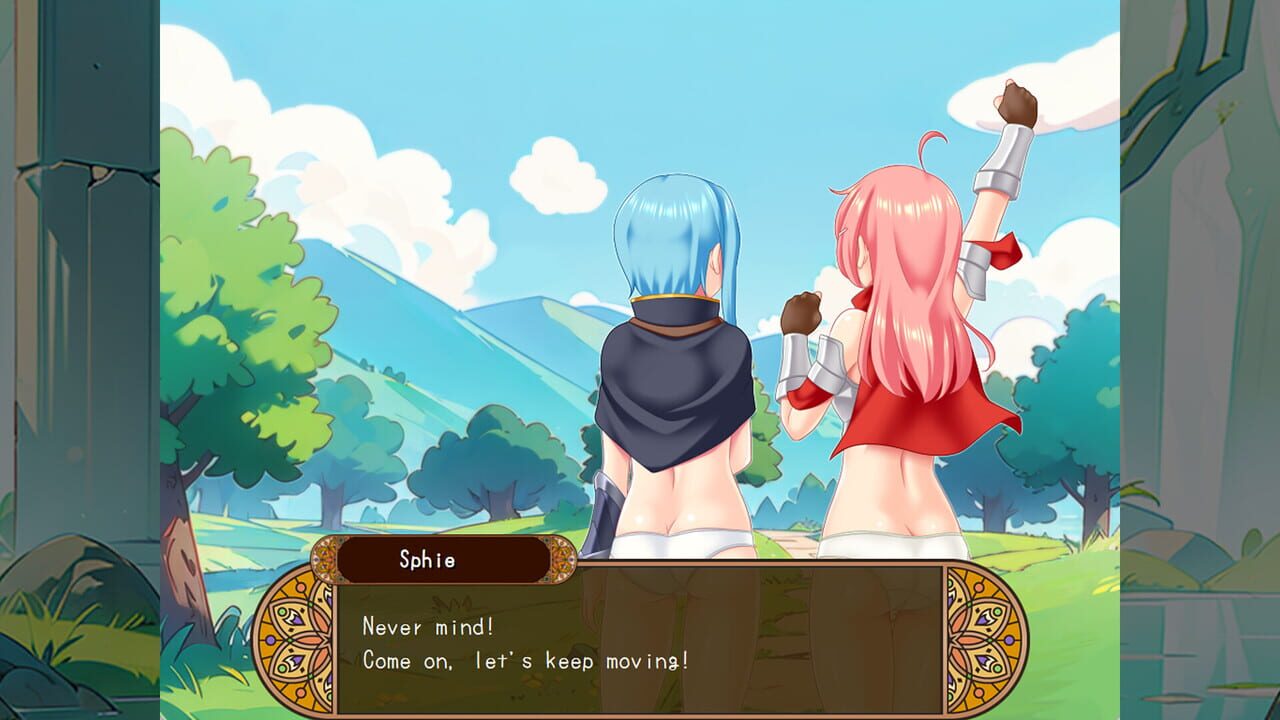This screenshot has height=720, width=1280.
Task: Click the decorative circle on name plate's left edge
Action: click(x=326, y=560)
